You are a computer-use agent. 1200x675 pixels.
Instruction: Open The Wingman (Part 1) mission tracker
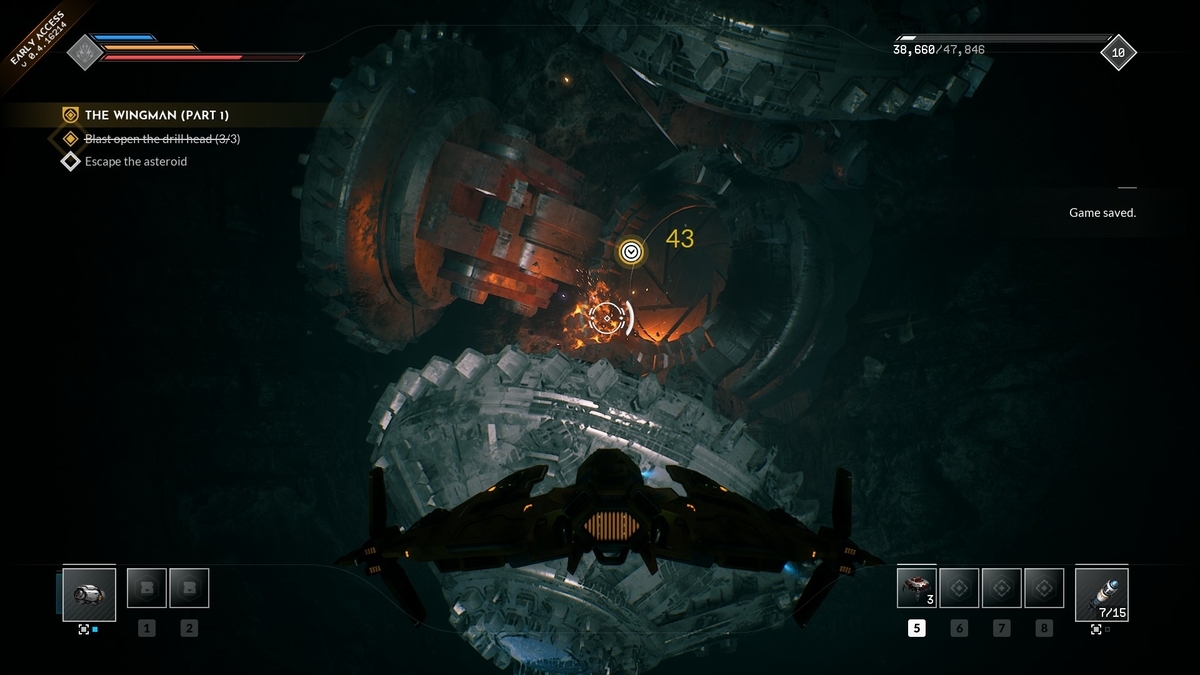pyautogui.click(x=156, y=115)
